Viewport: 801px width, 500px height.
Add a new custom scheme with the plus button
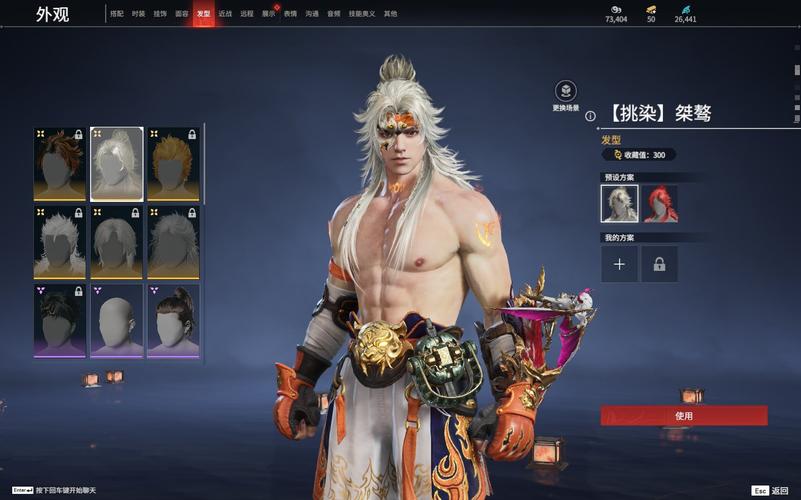coord(619,264)
